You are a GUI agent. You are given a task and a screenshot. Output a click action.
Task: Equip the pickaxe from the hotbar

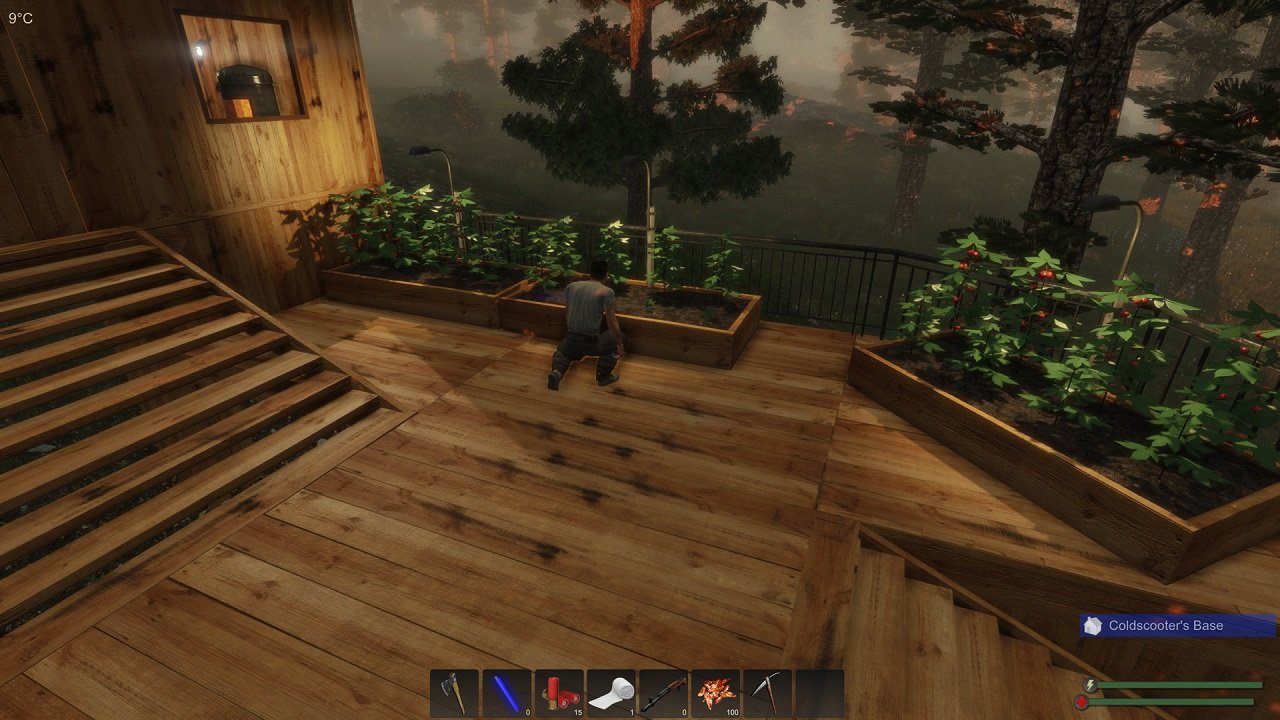click(769, 692)
